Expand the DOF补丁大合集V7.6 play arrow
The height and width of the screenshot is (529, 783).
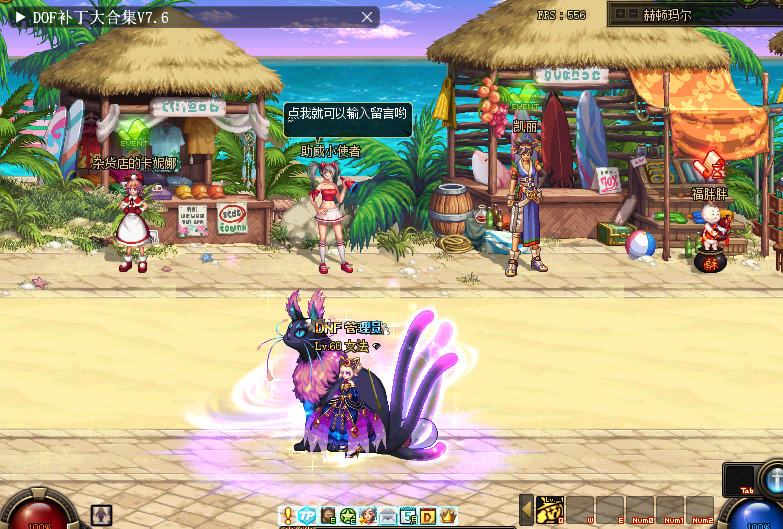pos(19,17)
